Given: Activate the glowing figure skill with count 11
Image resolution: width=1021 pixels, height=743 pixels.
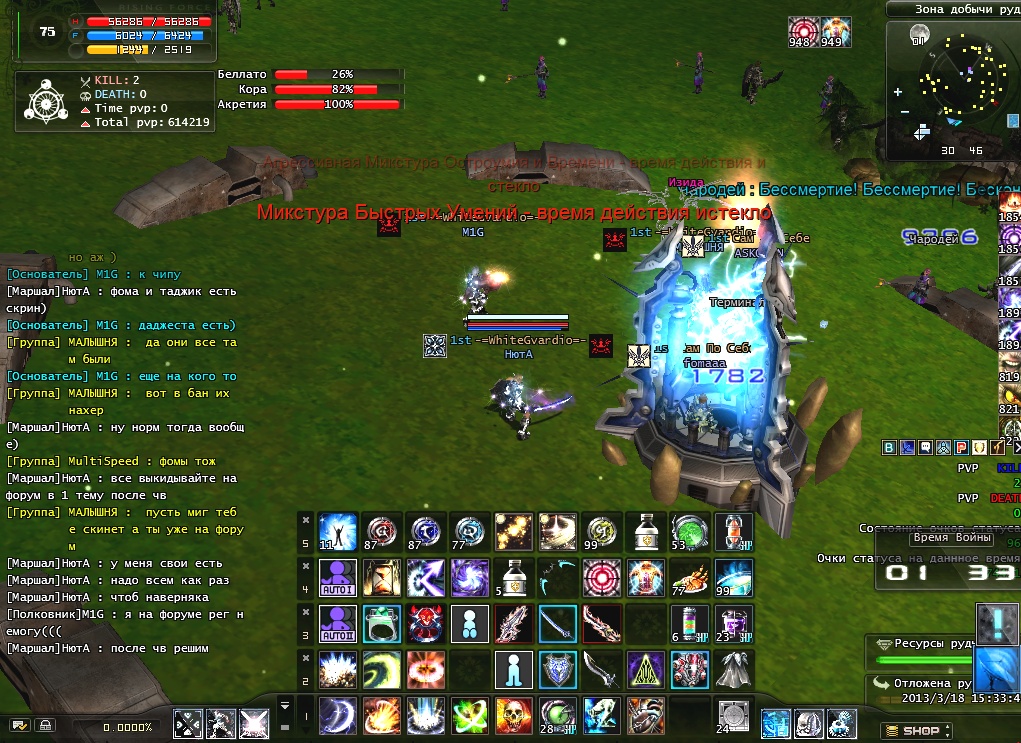Looking at the screenshot, I should click(336, 531).
